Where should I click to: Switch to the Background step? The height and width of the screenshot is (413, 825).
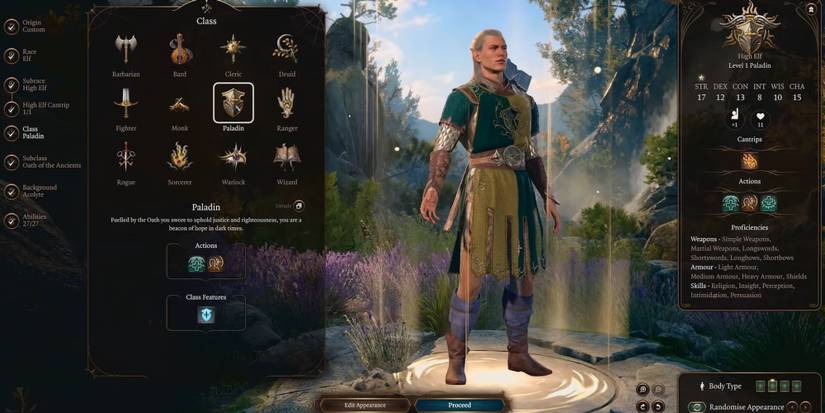[x=38, y=190]
